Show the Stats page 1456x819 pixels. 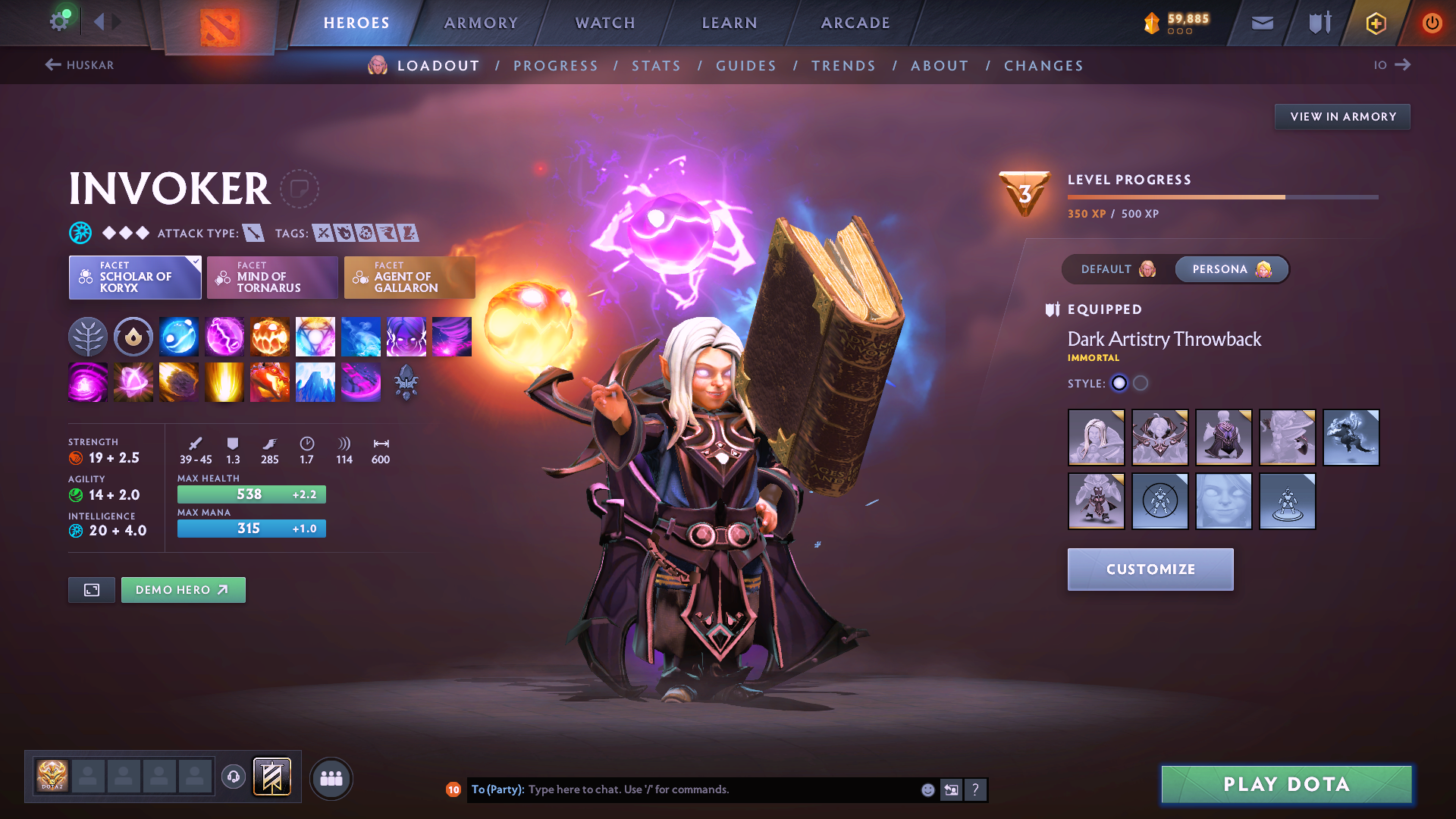pyautogui.click(x=656, y=66)
